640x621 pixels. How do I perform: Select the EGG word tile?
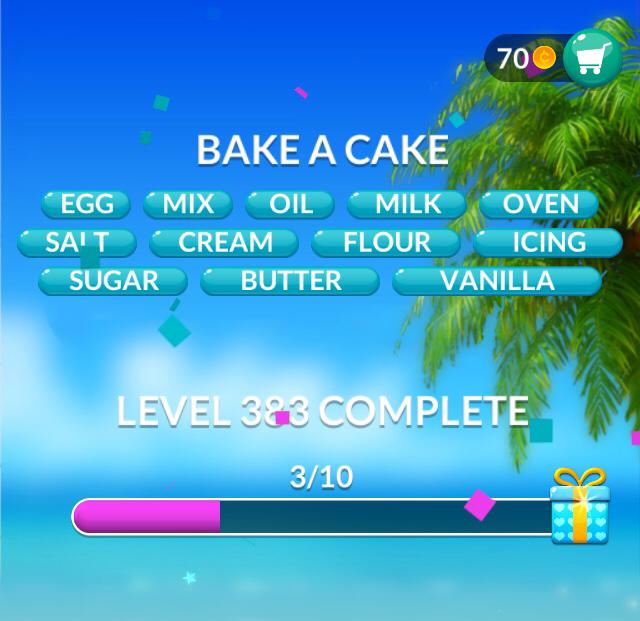tap(86, 204)
